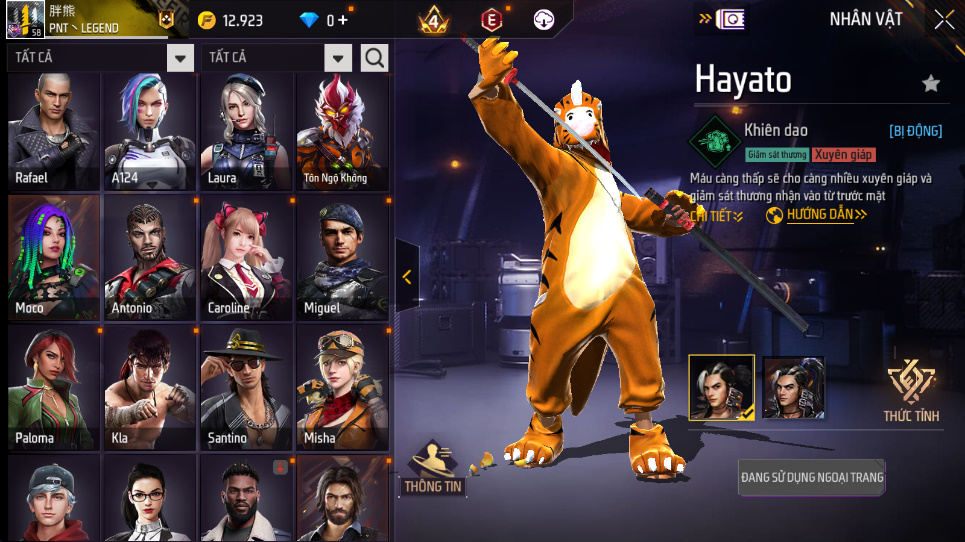This screenshot has height=542, width=965.
Task: Open the search magnifier button
Action: [375, 58]
